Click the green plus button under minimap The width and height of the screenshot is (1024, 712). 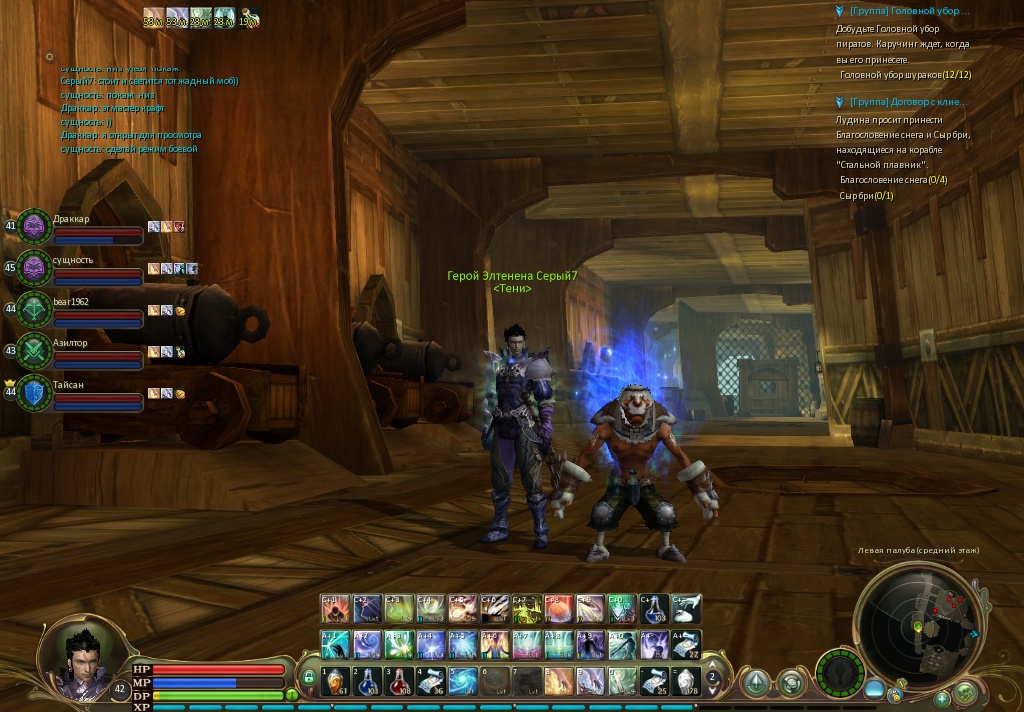941,699
